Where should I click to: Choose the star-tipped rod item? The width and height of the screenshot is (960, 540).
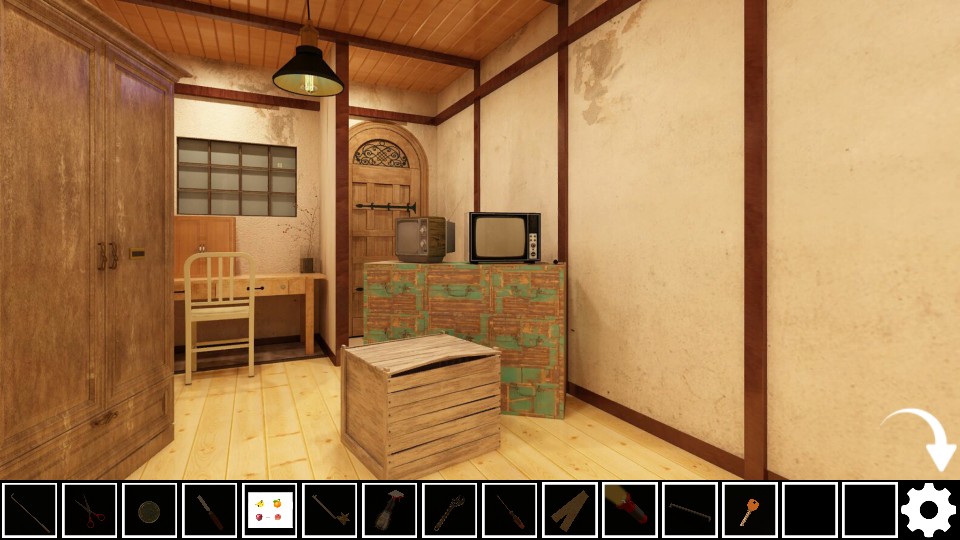330,510
